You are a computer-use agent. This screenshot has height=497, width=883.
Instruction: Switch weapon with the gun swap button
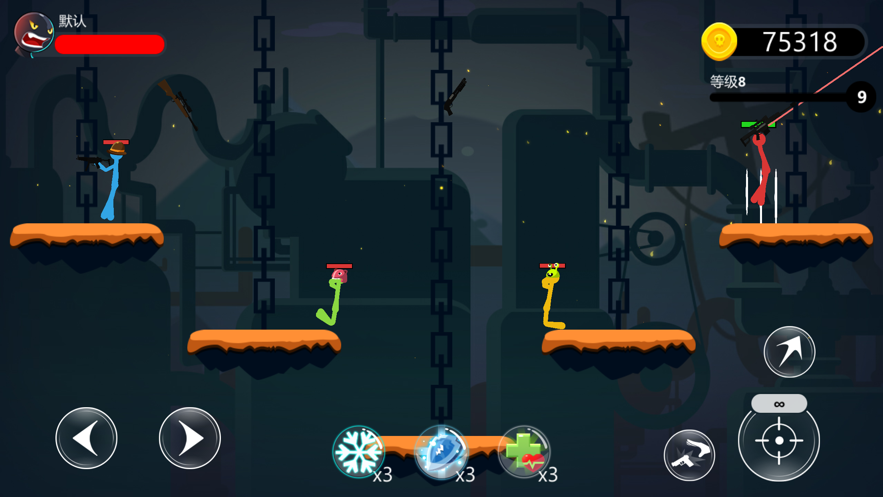tap(690, 455)
